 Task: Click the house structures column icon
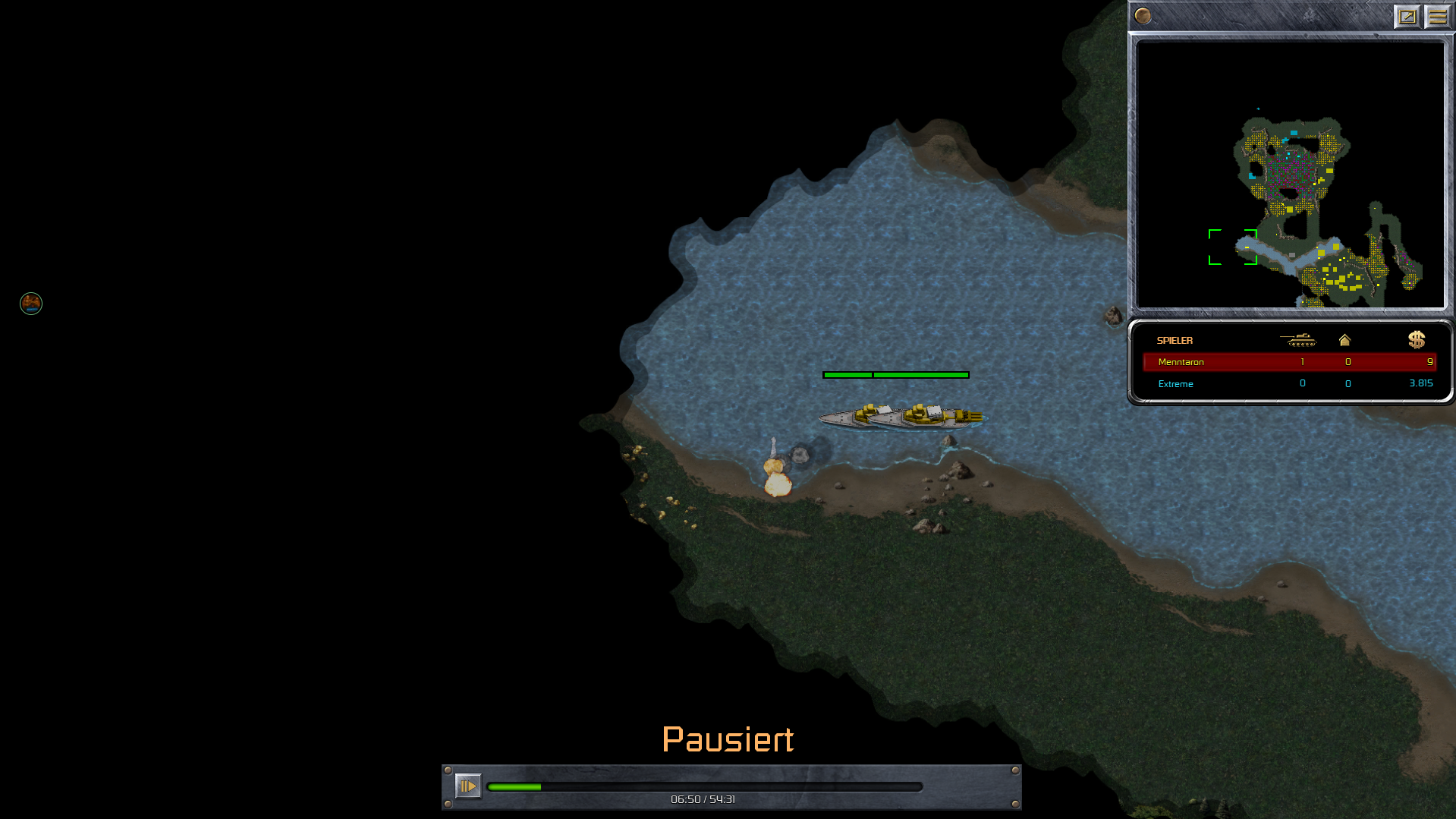coord(1344,340)
